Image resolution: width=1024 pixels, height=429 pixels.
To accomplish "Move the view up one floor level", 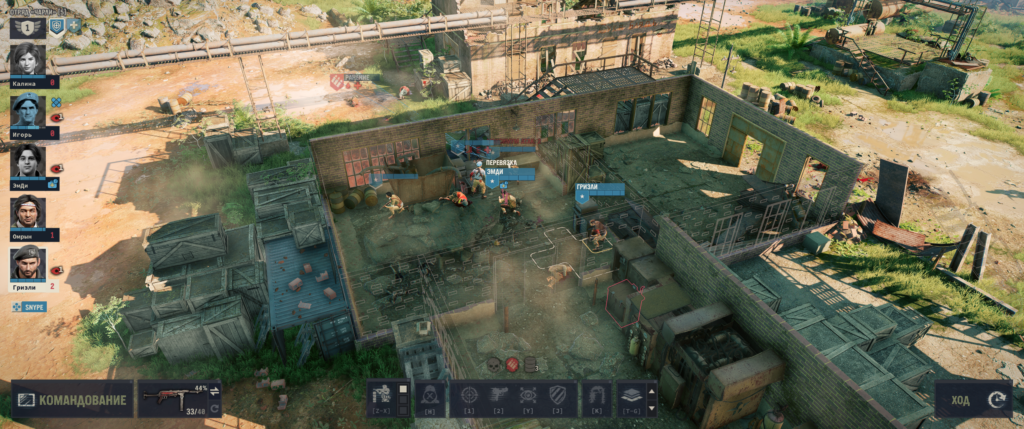I will (x=653, y=389).
